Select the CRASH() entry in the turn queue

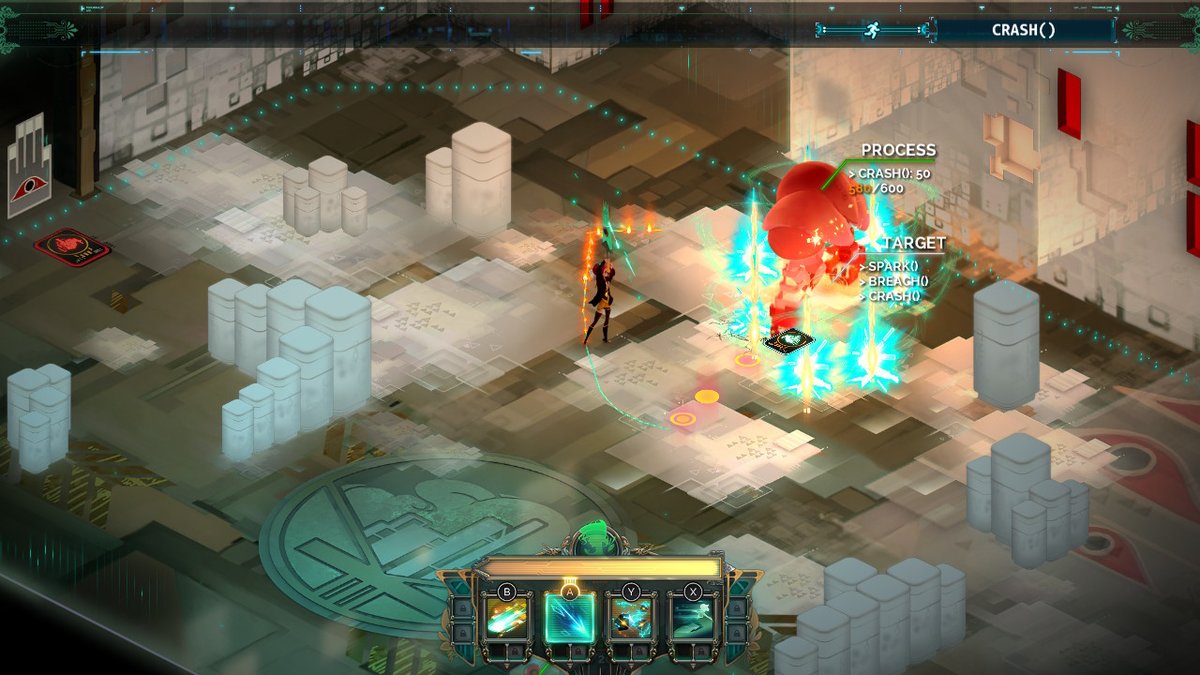[x=1023, y=30]
